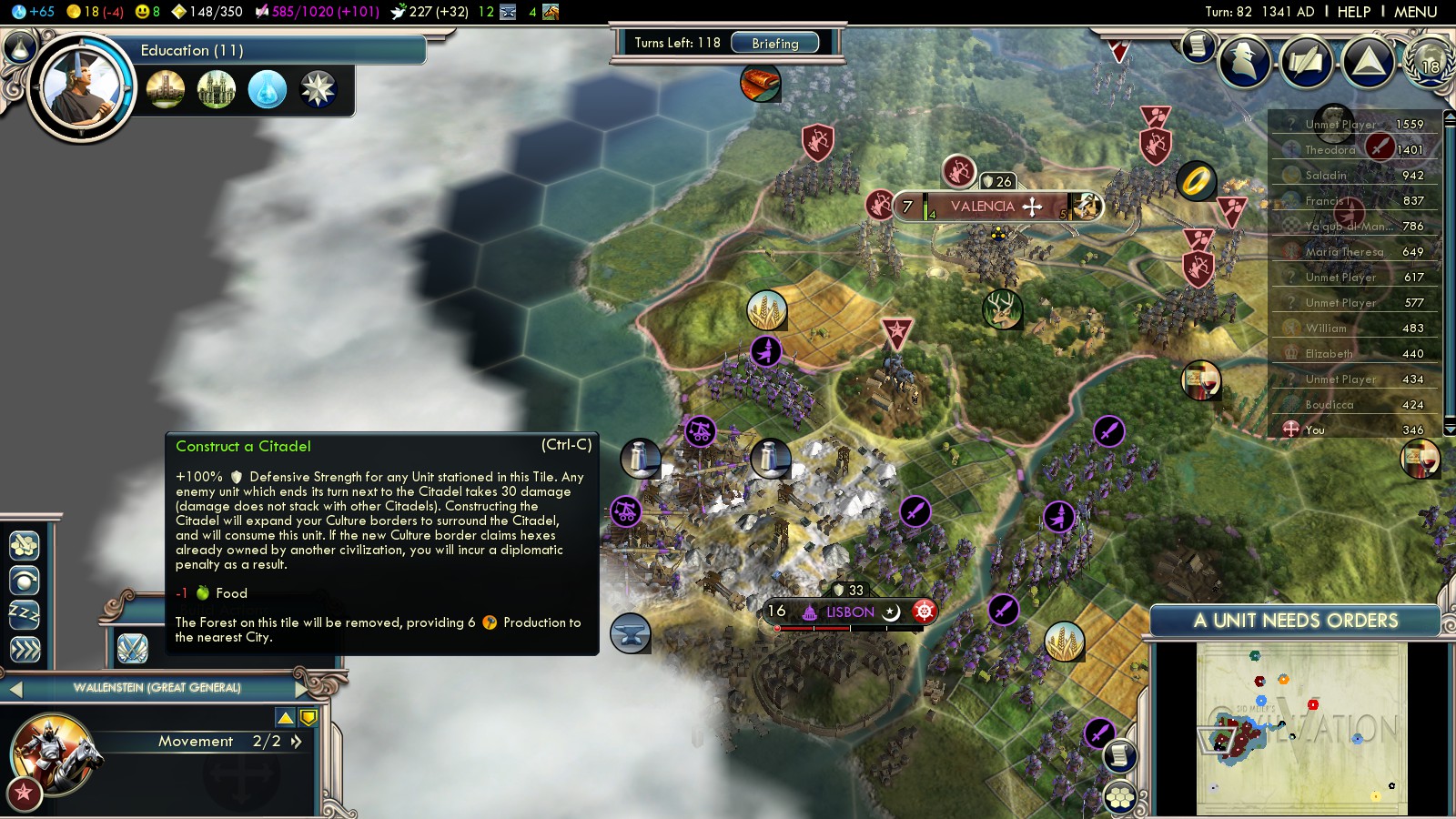Open the Education research portrait
This screenshot has width=1456, height=819.
point(81,88)
